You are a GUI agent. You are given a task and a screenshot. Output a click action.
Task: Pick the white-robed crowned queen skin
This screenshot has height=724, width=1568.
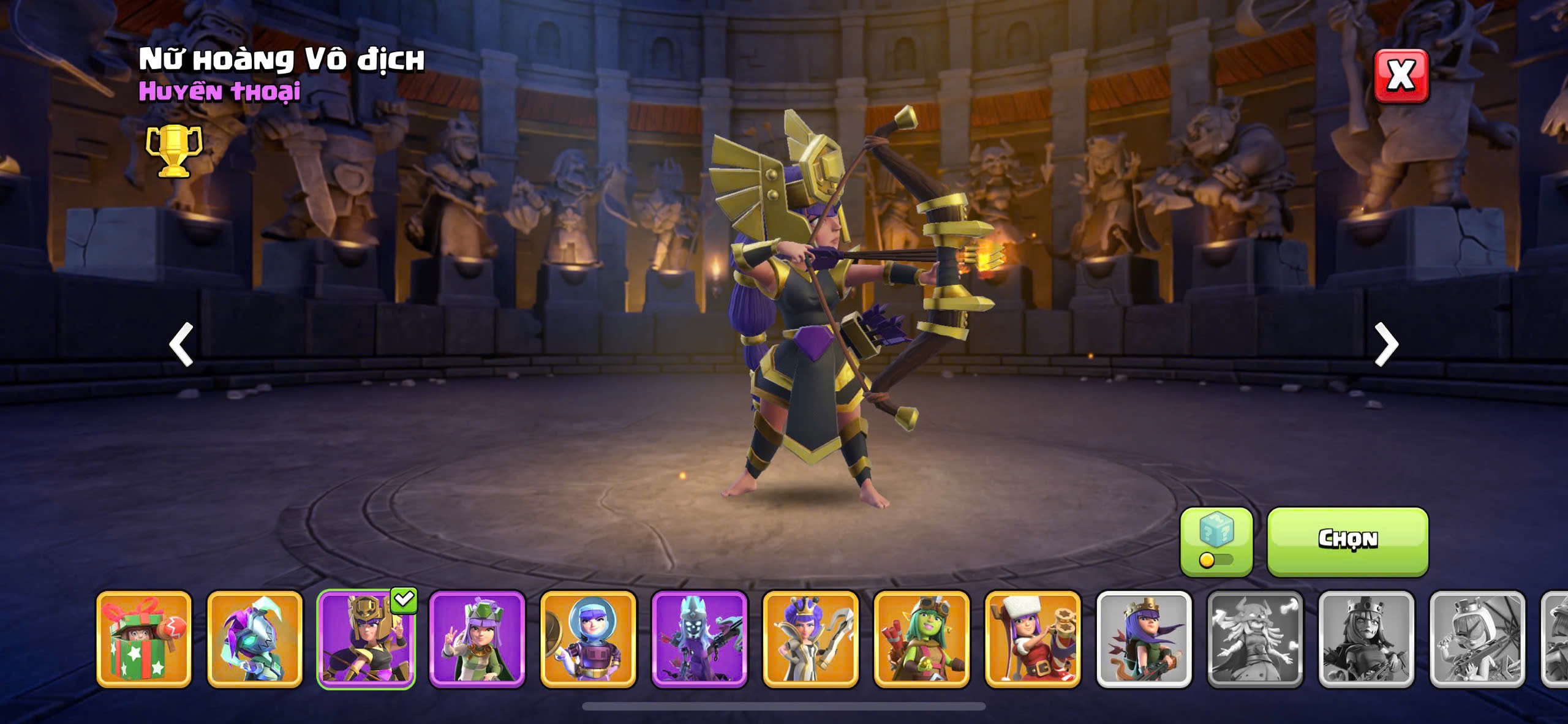coord(810,638)
